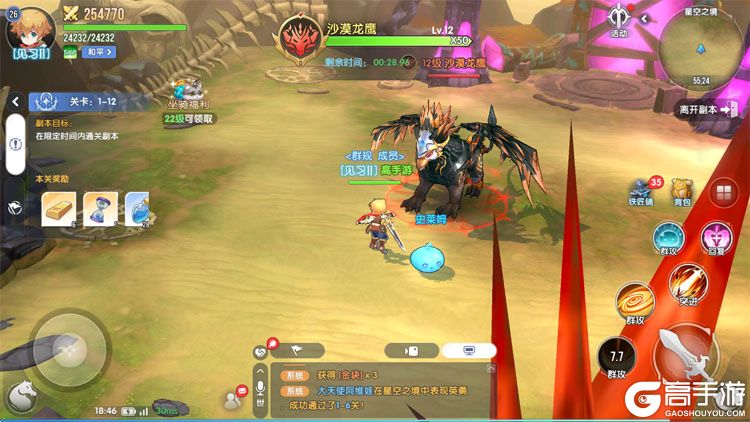Image resolution: width=750 pixels, height=422 pixels.
Task: Use the pink 回复 heal skill
Action: (x=717, y=239)
